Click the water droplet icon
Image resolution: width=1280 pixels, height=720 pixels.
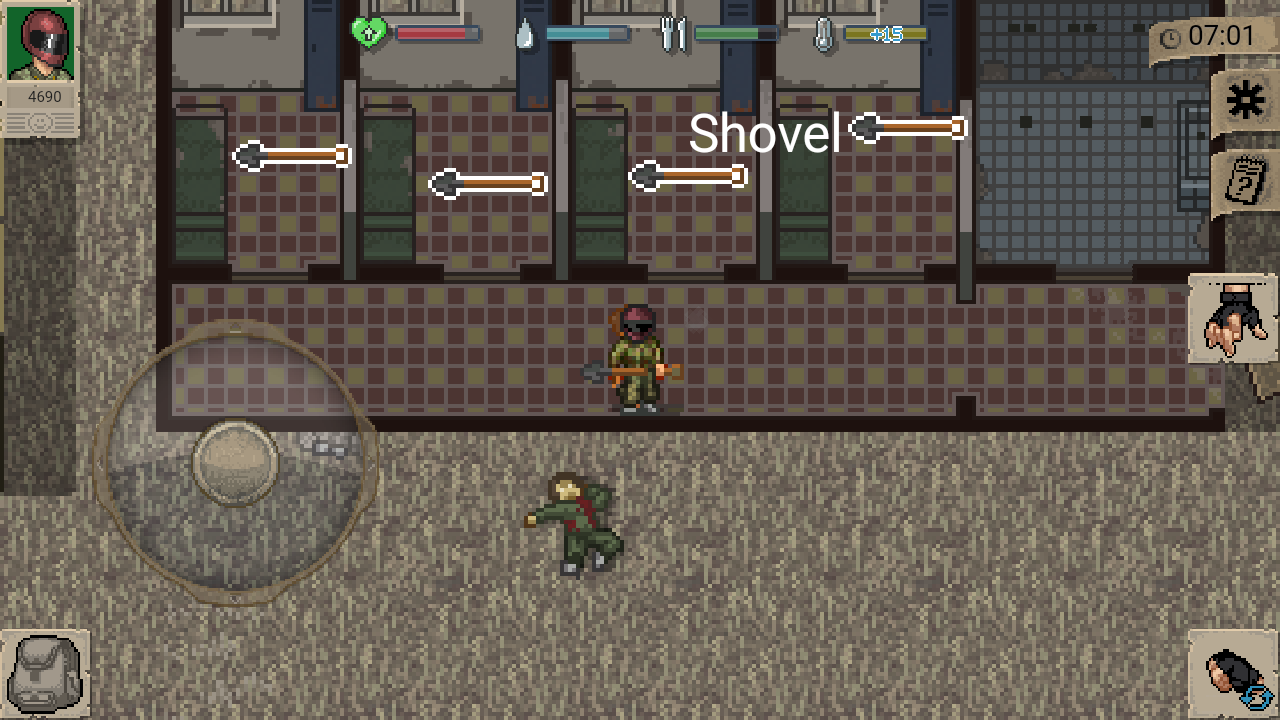point(523,32)
